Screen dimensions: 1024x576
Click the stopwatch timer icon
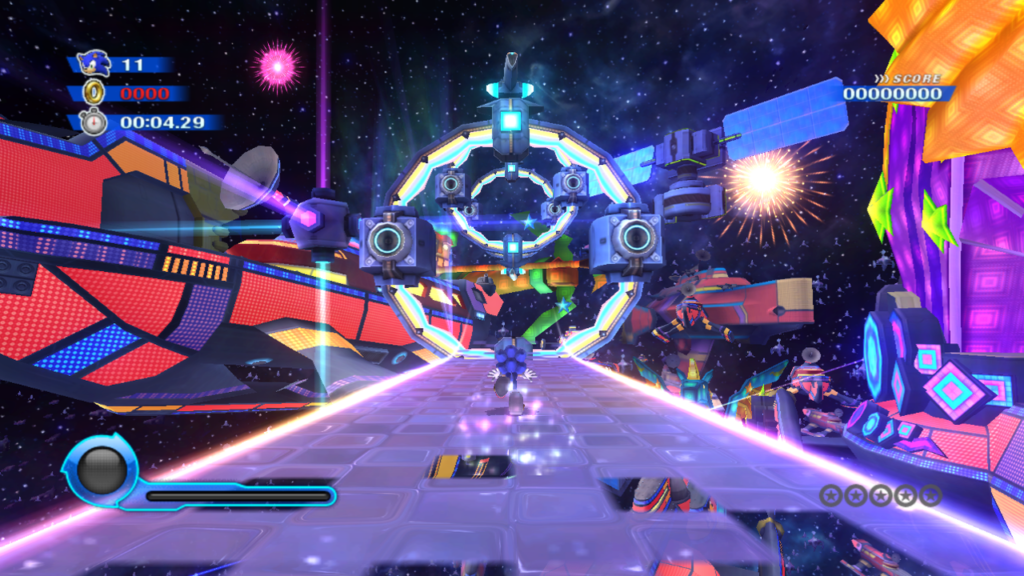[93, 123]
